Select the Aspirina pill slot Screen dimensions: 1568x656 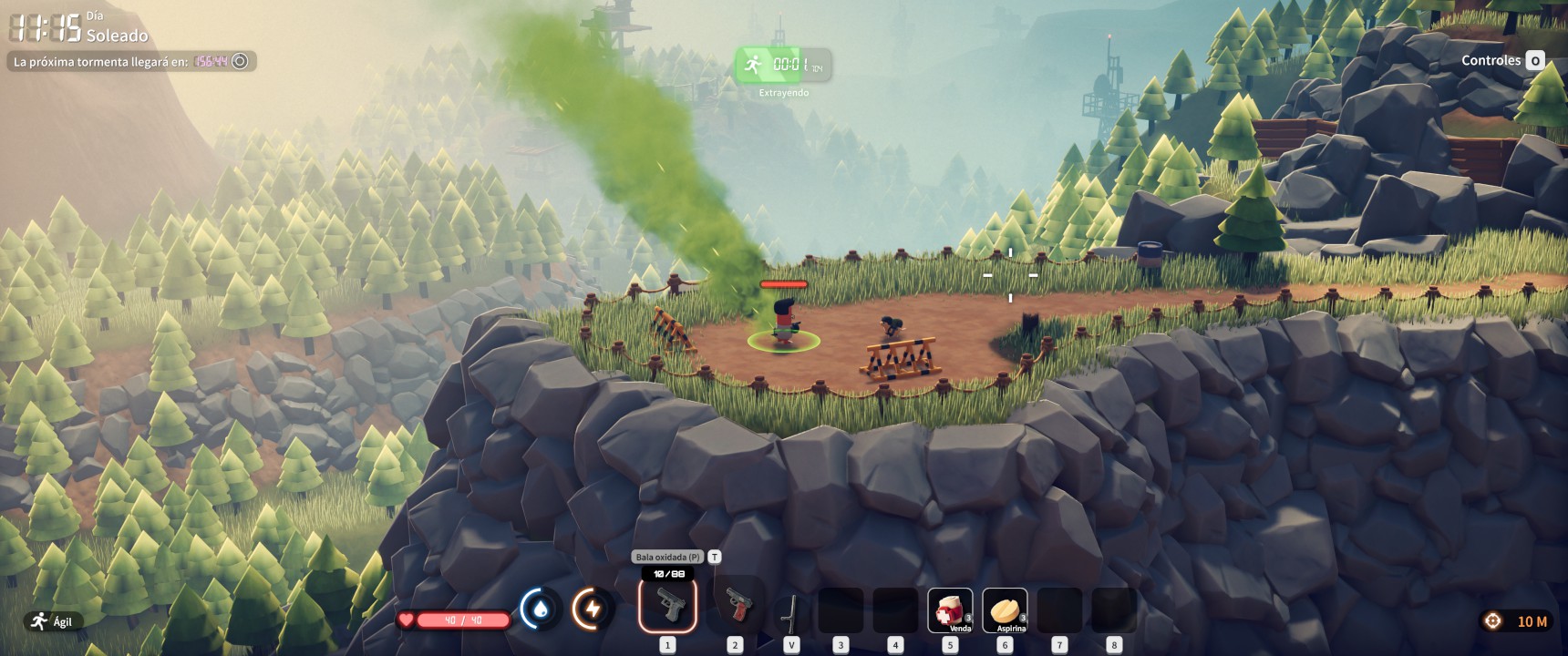(1005, 610)
